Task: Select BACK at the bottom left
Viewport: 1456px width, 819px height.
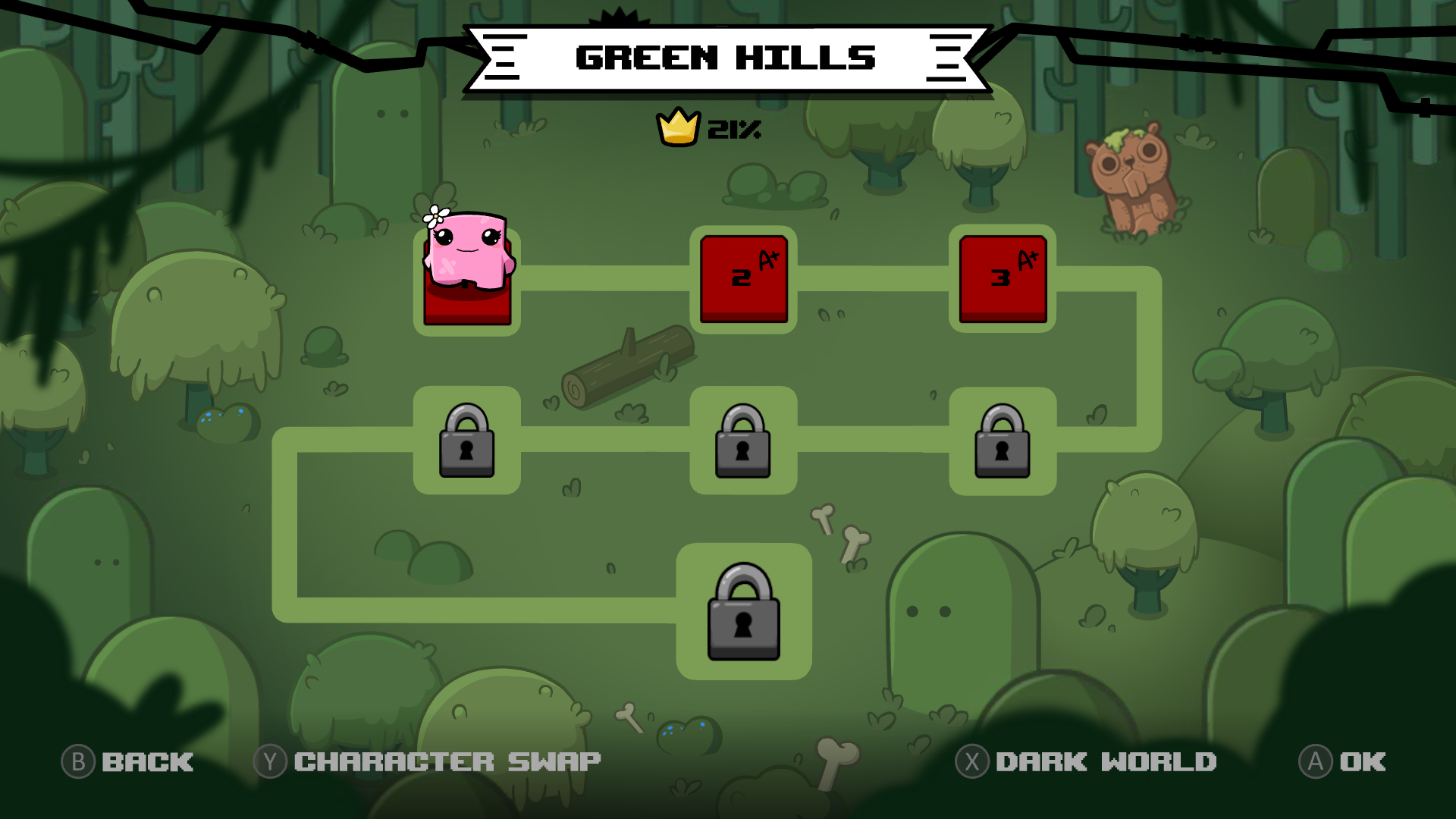Action: point(146,761)
